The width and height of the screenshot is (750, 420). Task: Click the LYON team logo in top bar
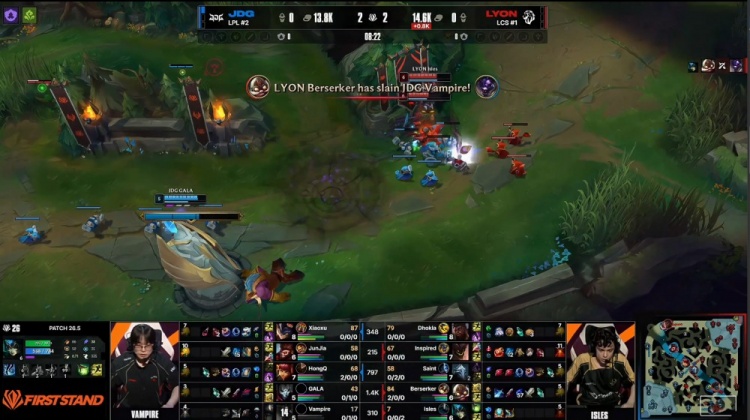529,17
